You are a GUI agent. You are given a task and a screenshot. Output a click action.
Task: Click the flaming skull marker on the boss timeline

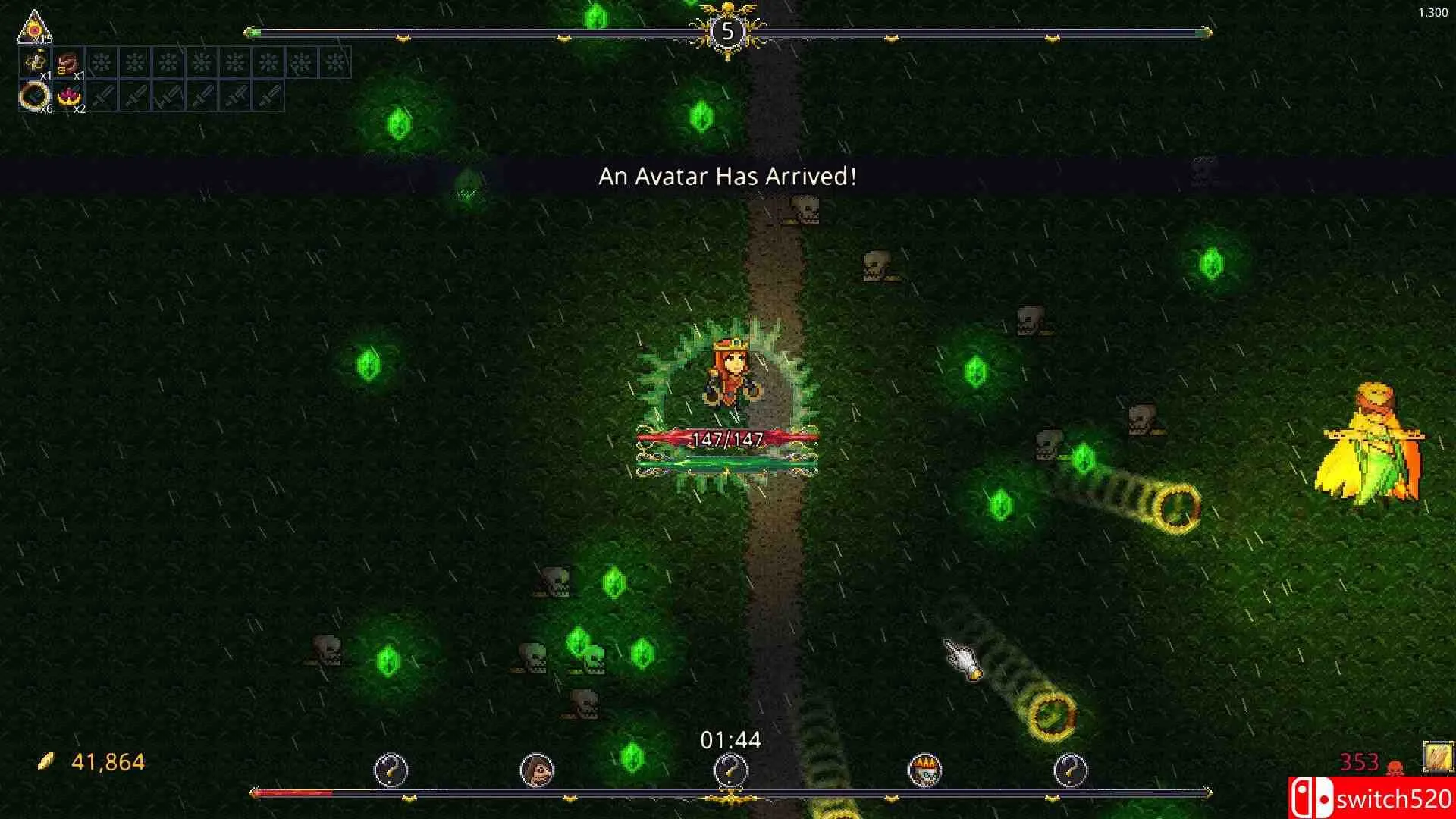927,769
